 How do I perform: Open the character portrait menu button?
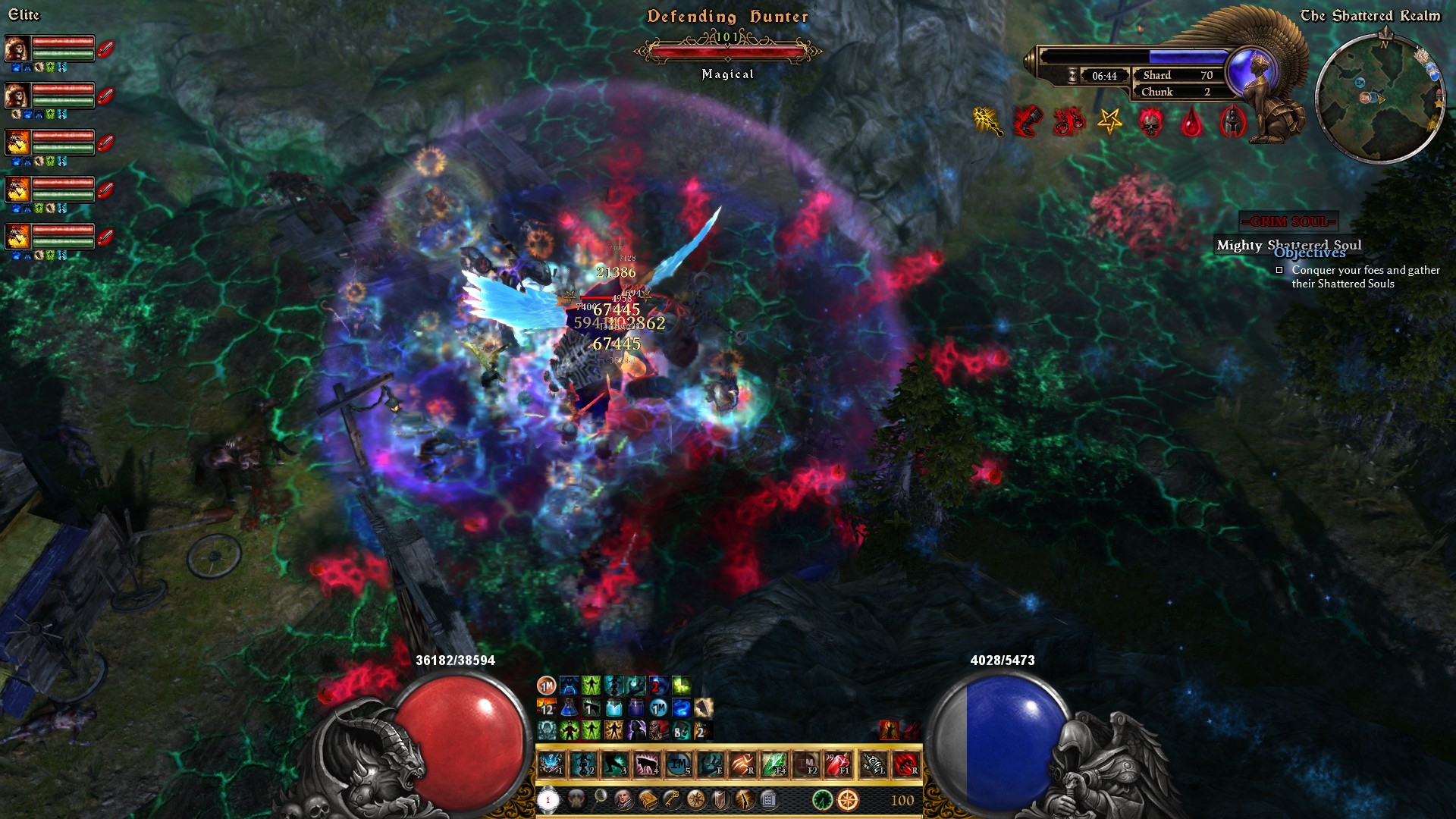624,799
